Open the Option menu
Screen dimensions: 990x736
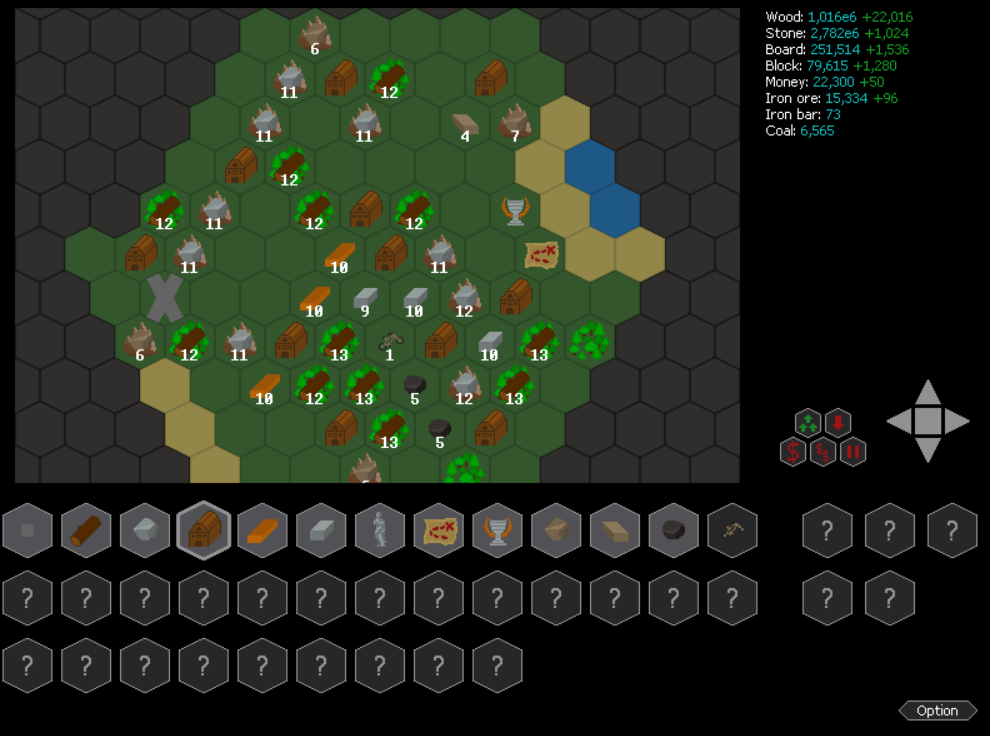pyautogui.click(x=937, y=711)
